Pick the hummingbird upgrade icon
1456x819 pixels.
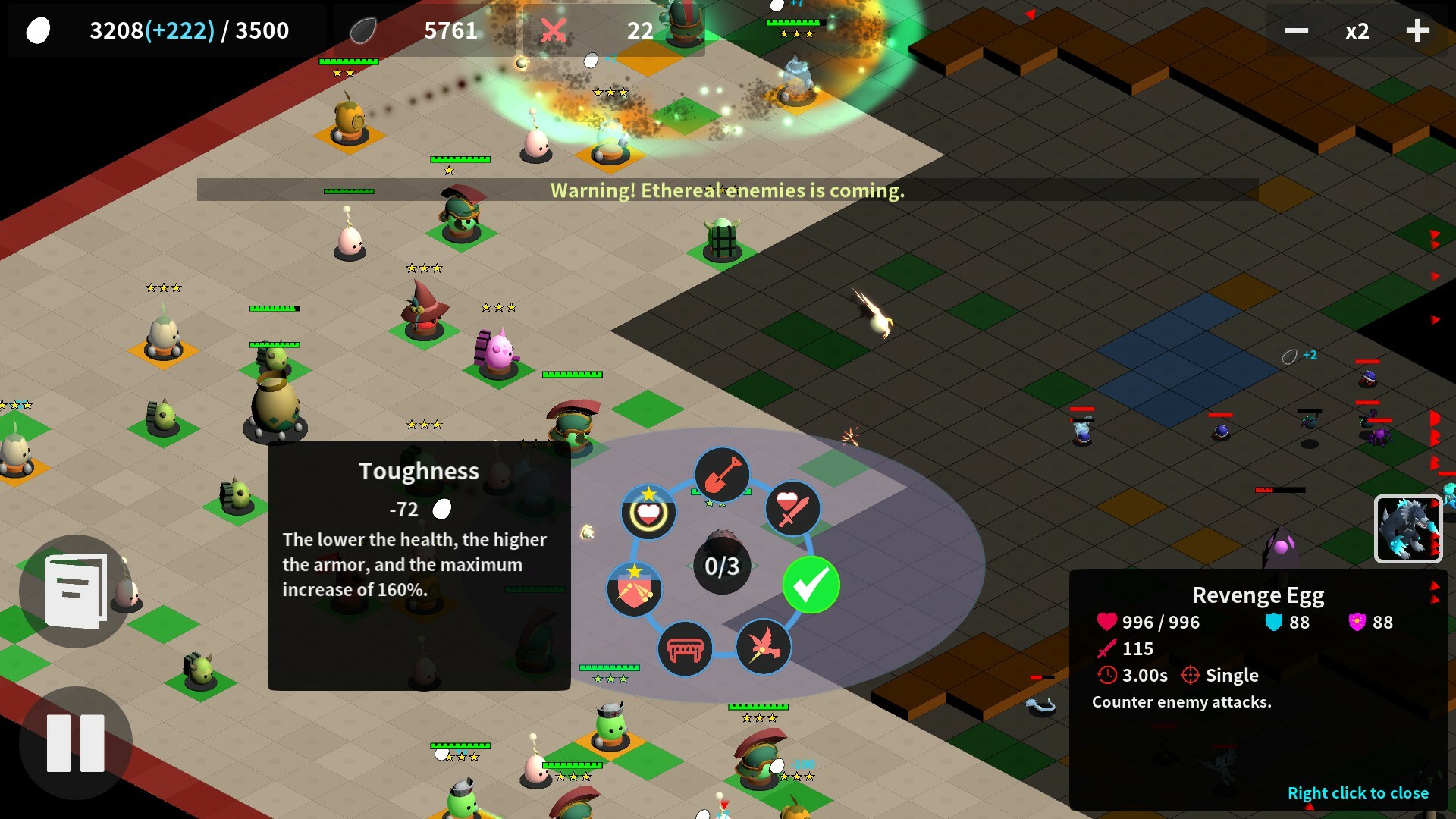coord(763,648)
